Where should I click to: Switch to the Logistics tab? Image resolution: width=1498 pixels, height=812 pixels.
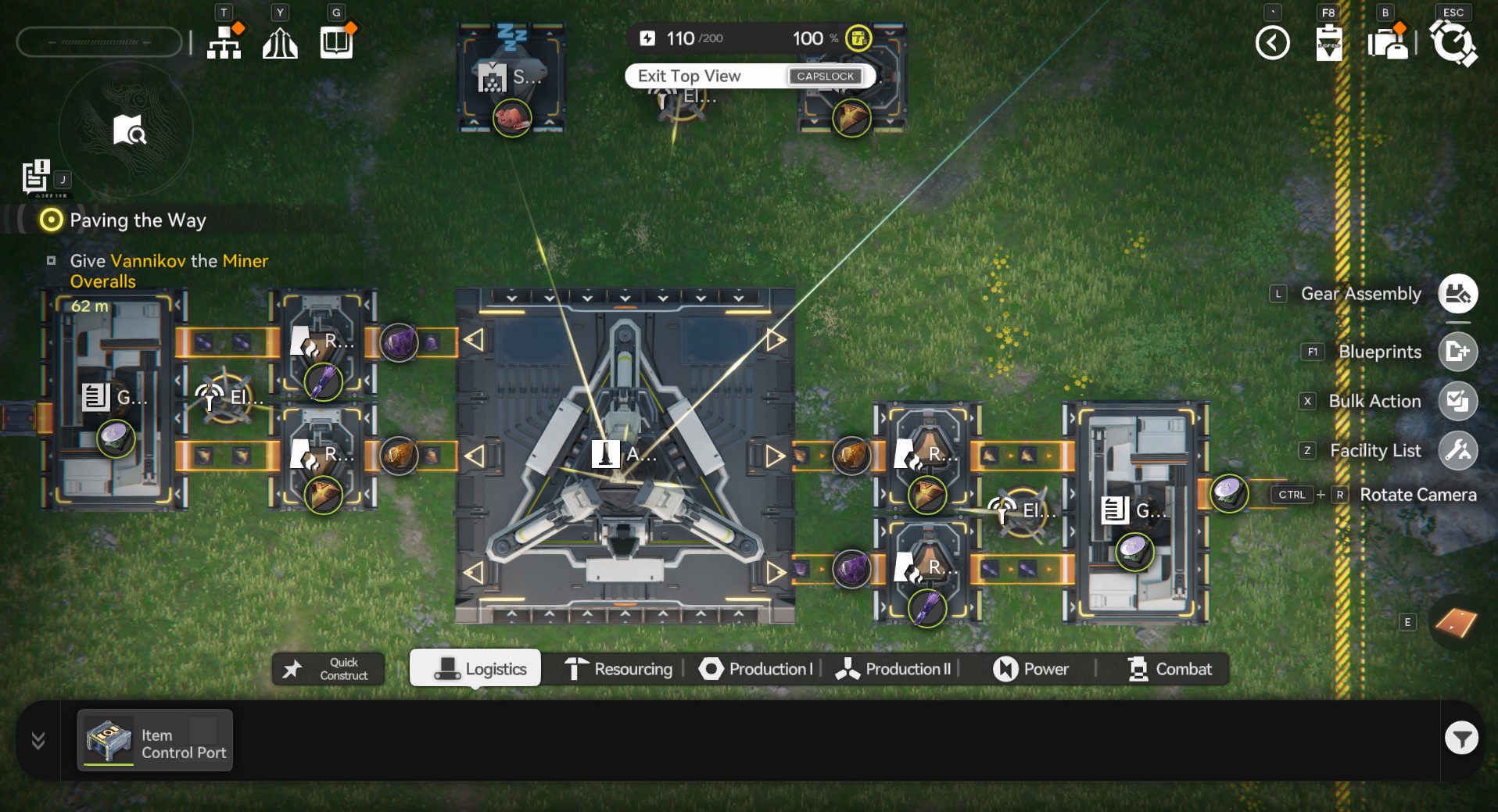(475, 669)
